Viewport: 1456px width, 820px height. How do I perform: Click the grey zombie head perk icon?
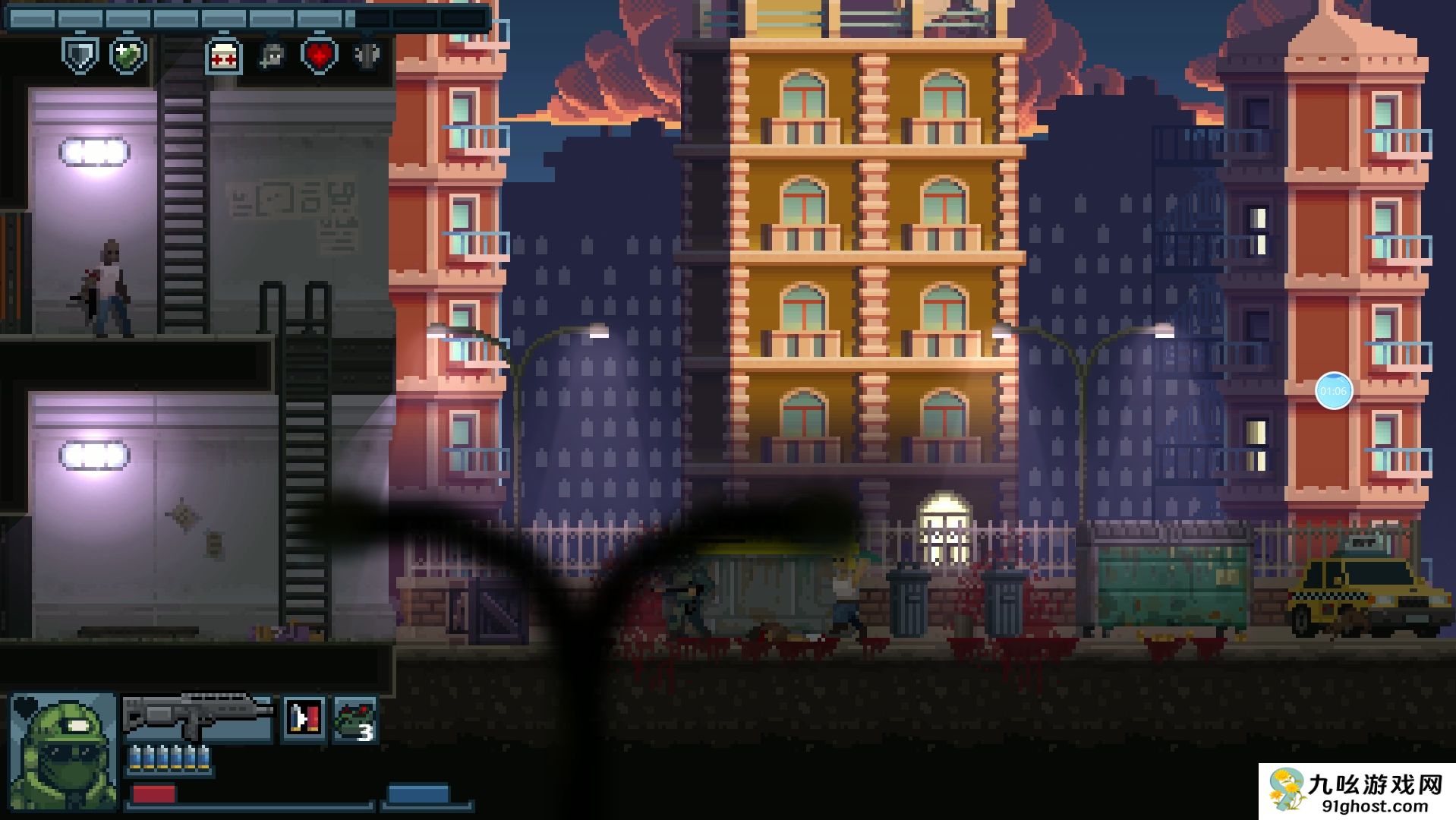[x=272, y=56]
